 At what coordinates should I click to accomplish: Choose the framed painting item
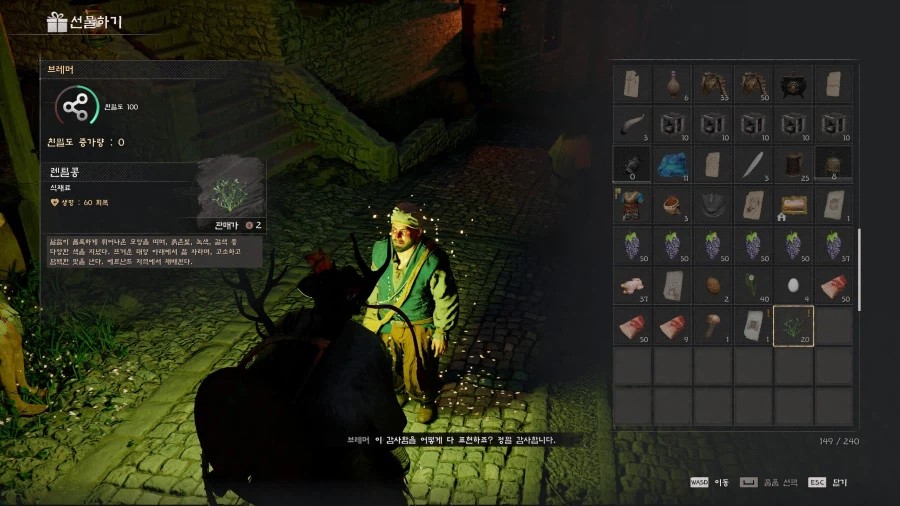(792, 205)
